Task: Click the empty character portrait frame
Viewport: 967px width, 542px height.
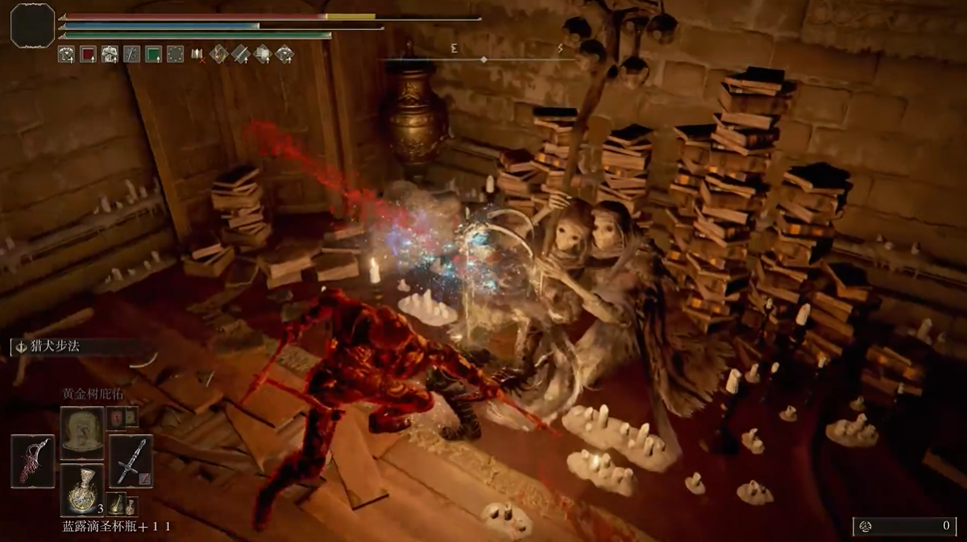Action: point(32,25)
